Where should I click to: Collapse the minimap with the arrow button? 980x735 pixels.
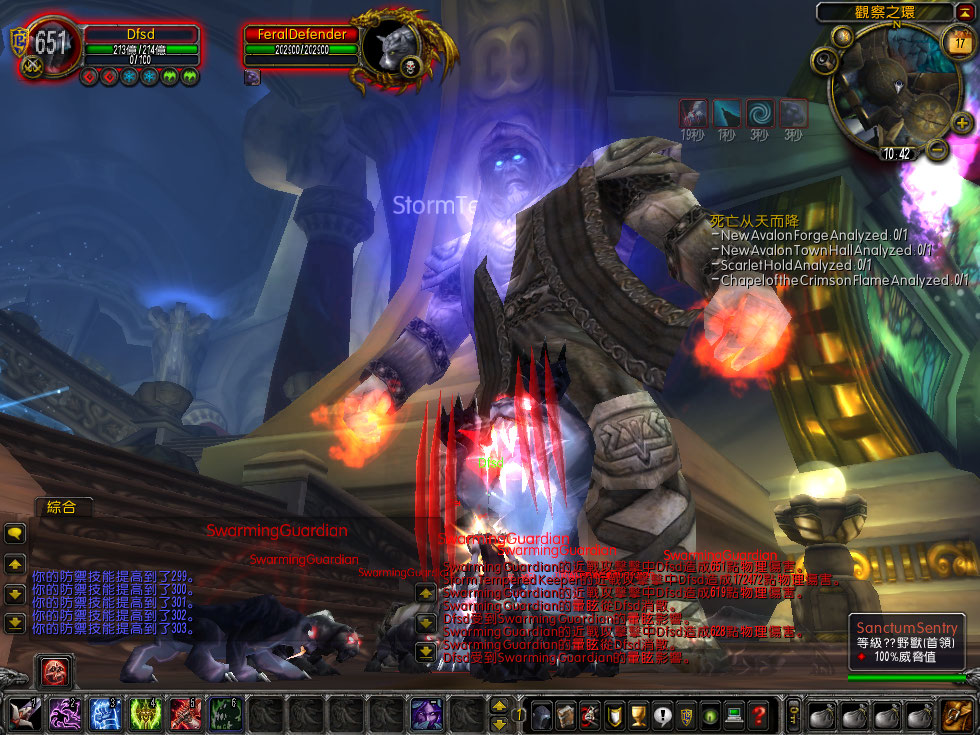point(965,12)
